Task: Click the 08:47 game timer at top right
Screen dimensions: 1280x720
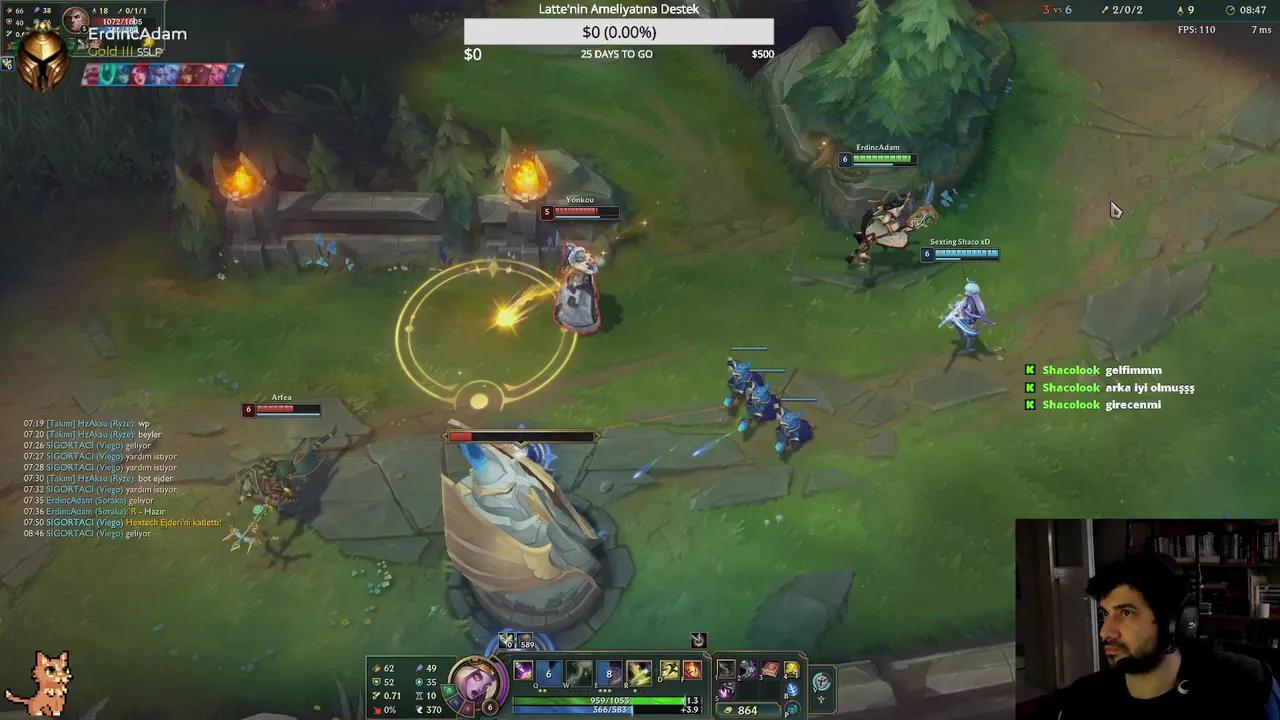Action: [x=1251, y=9]
